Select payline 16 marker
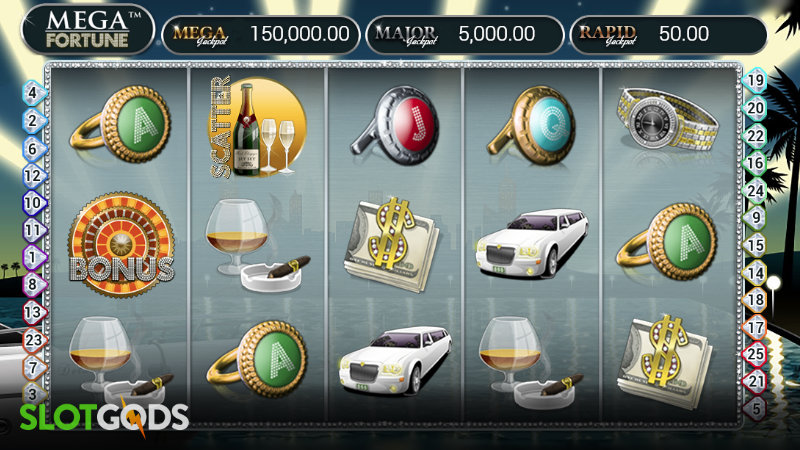Screen dimensions: 800x450 click(757, 162)
